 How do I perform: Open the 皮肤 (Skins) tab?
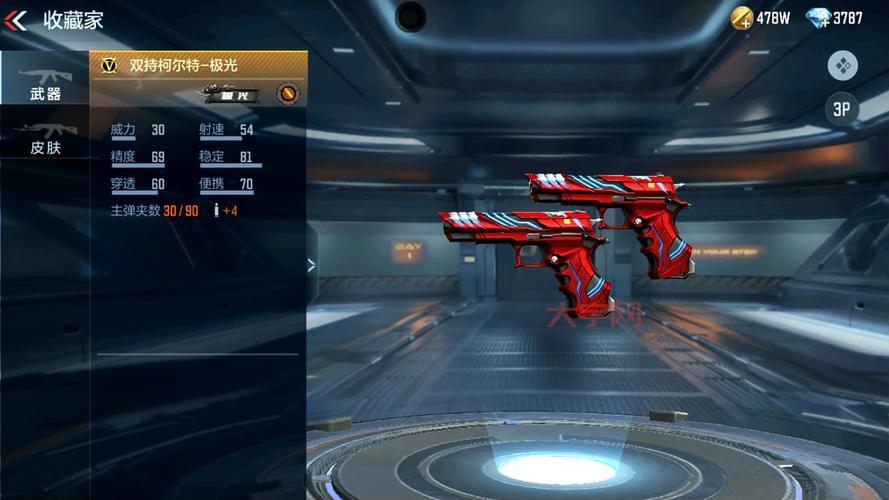pyautogui.click(x=44, y=138)
